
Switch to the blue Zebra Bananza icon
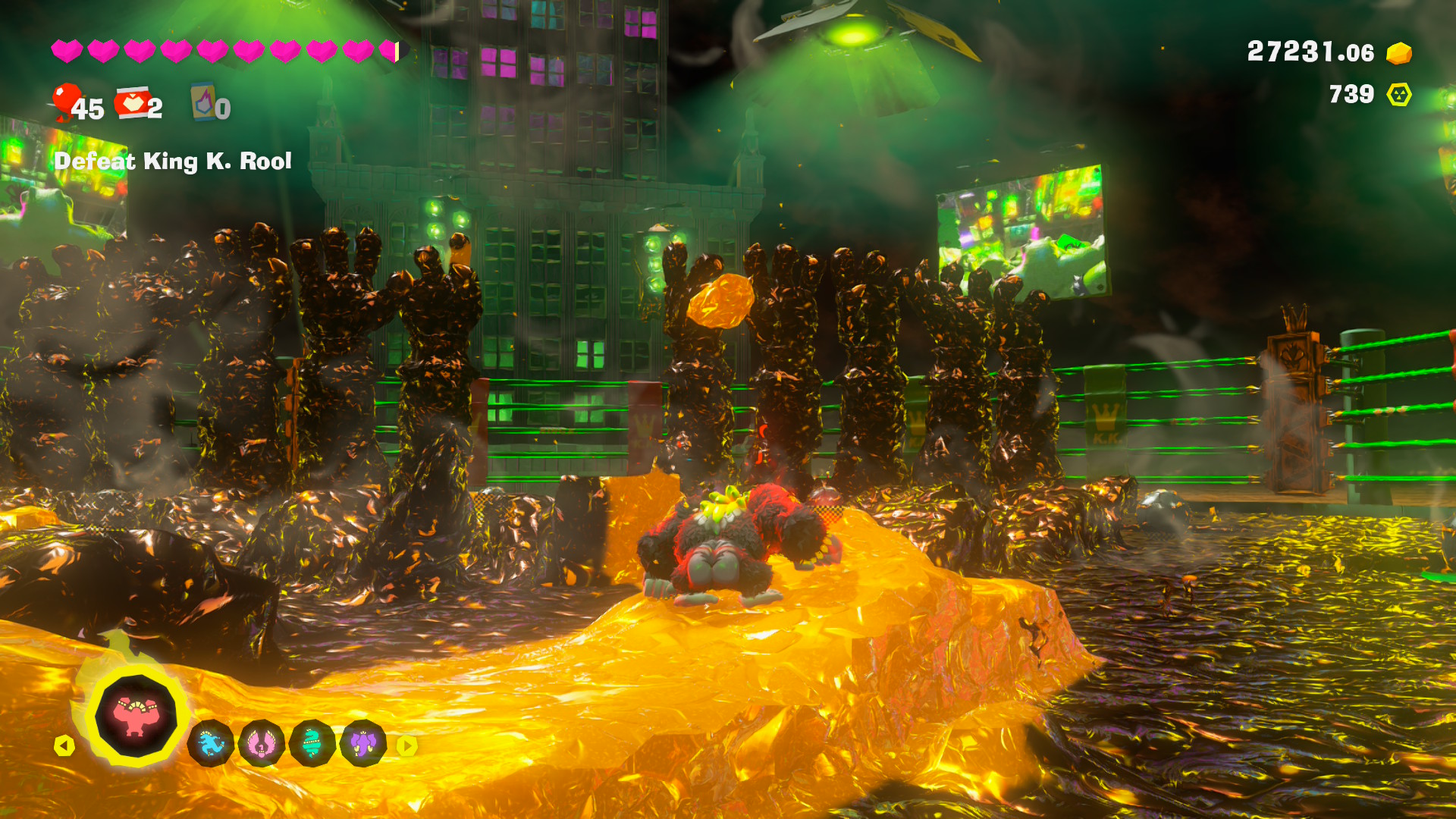click(x=211, y=744)
